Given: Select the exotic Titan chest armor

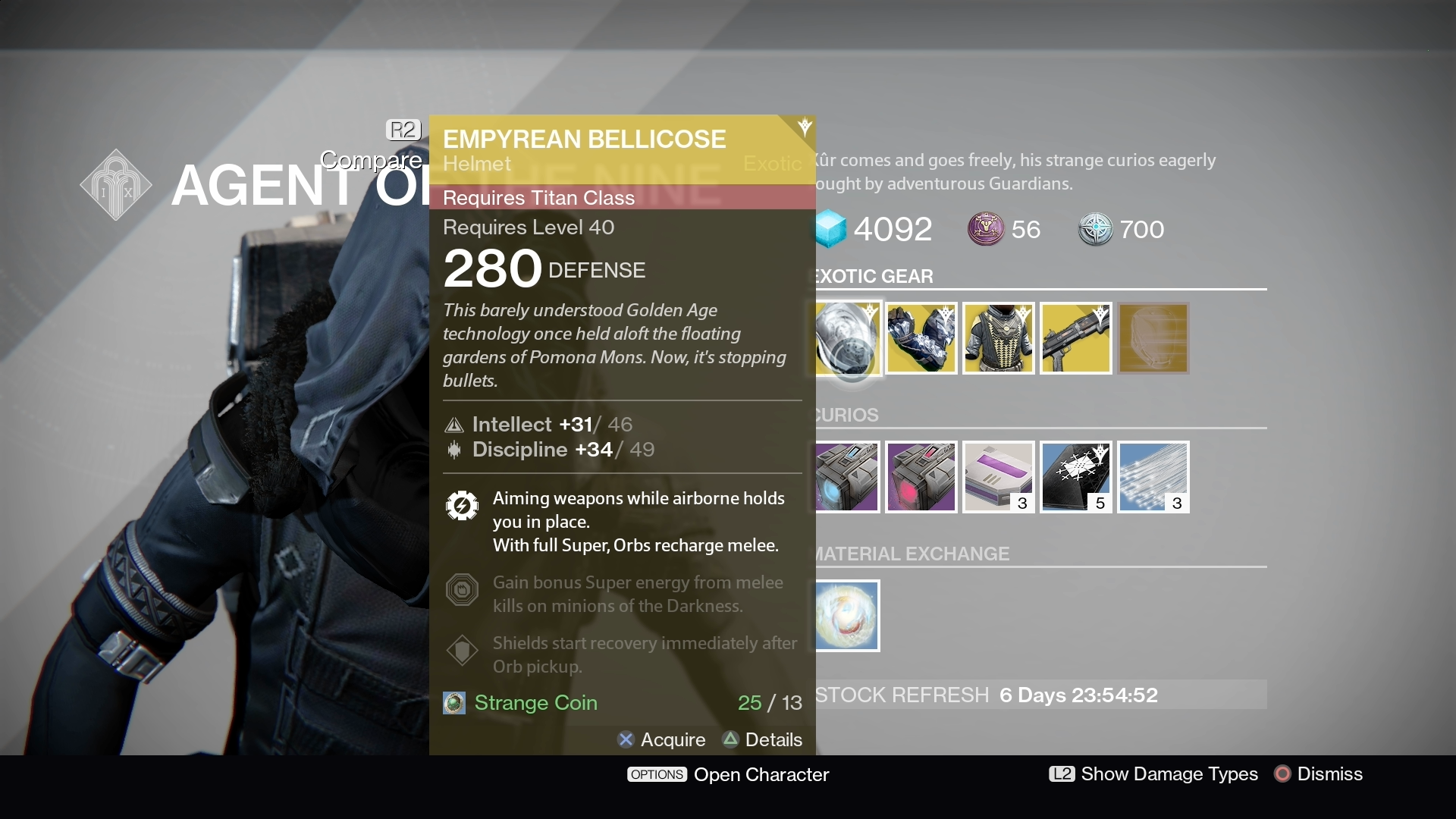Looking at the screenshot, I should (x=998, y=339).
